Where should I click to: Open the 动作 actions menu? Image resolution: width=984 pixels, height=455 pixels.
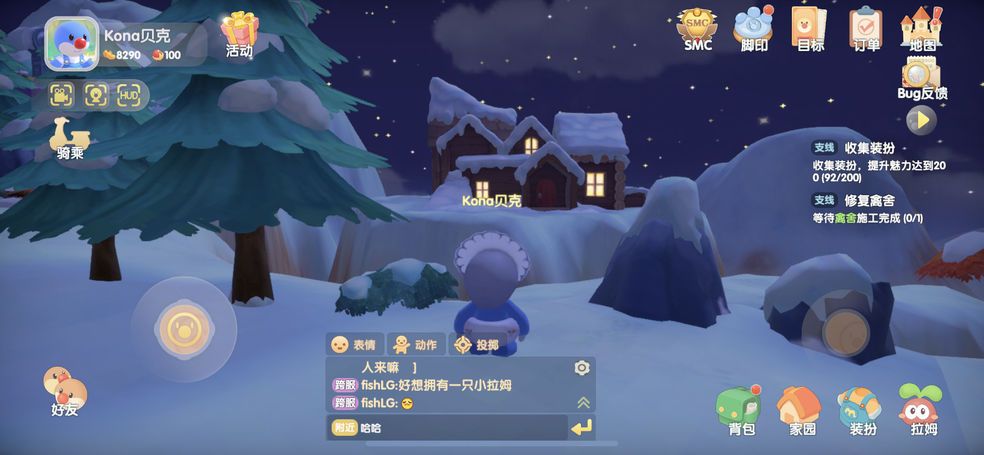414,344
